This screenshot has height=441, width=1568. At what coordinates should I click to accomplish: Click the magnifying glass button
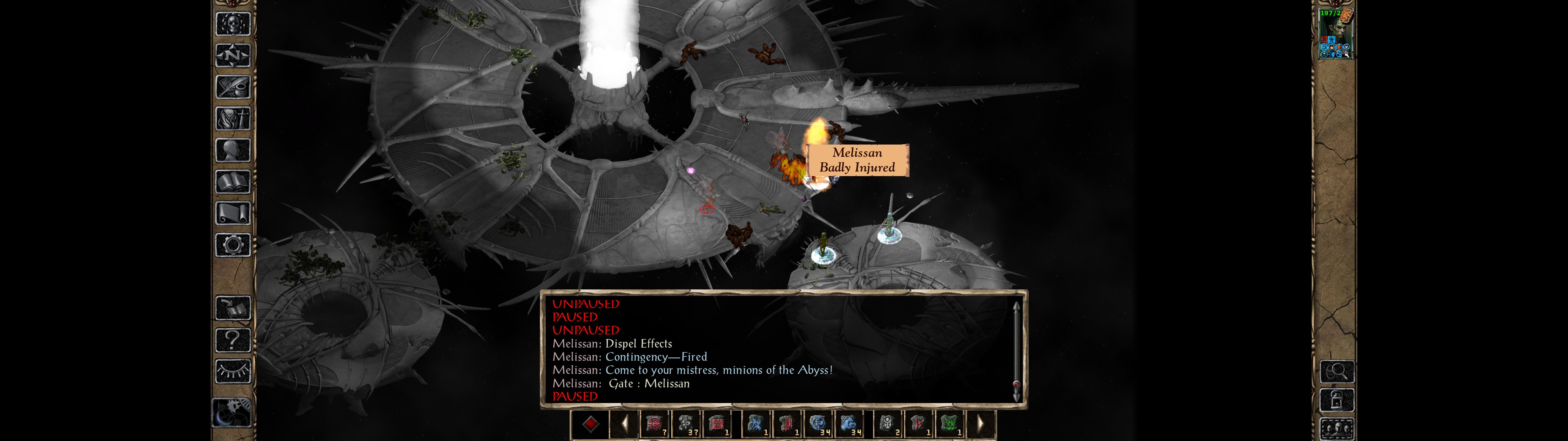pos(1337,371)
